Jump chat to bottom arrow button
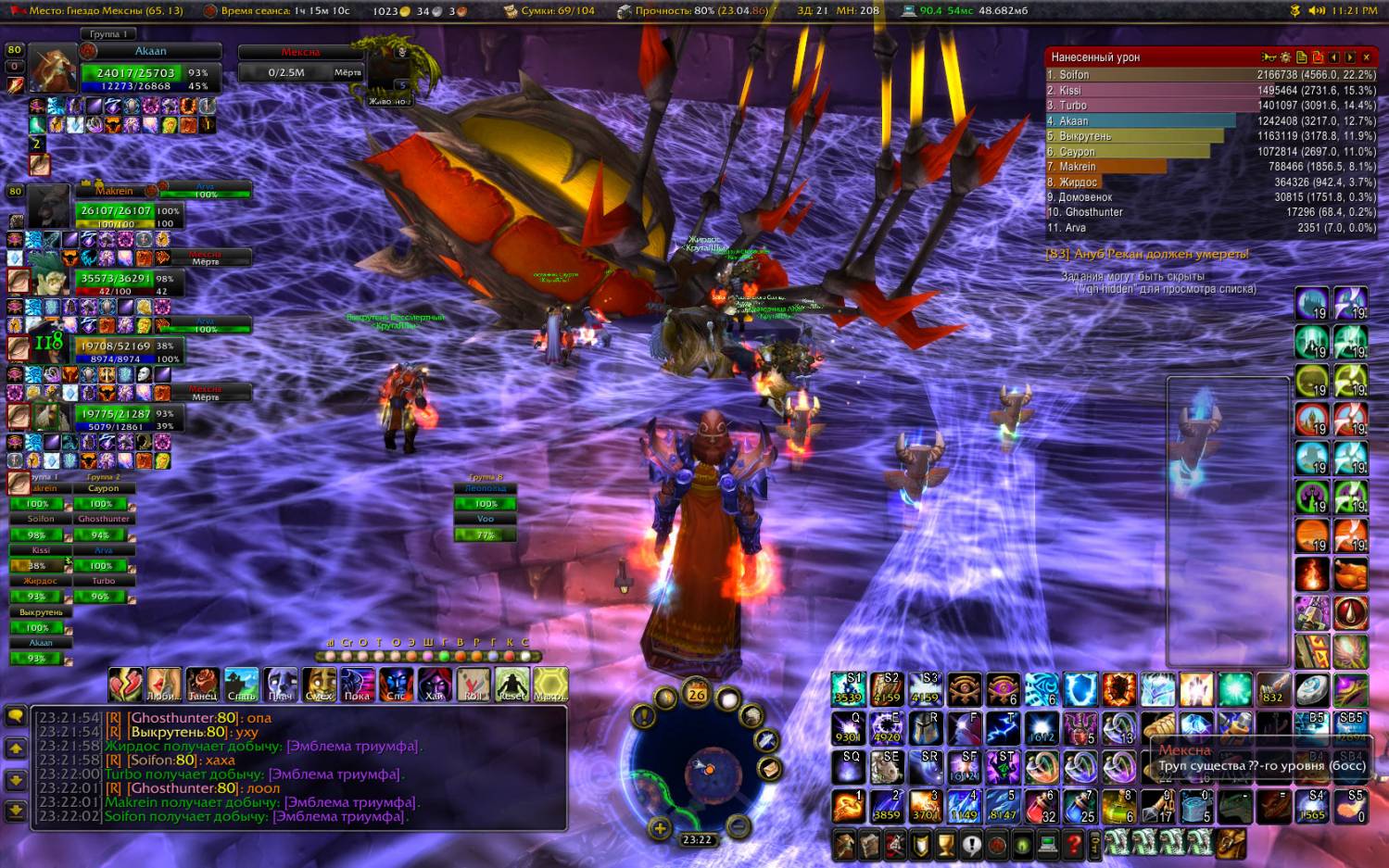 coord(16,811)
